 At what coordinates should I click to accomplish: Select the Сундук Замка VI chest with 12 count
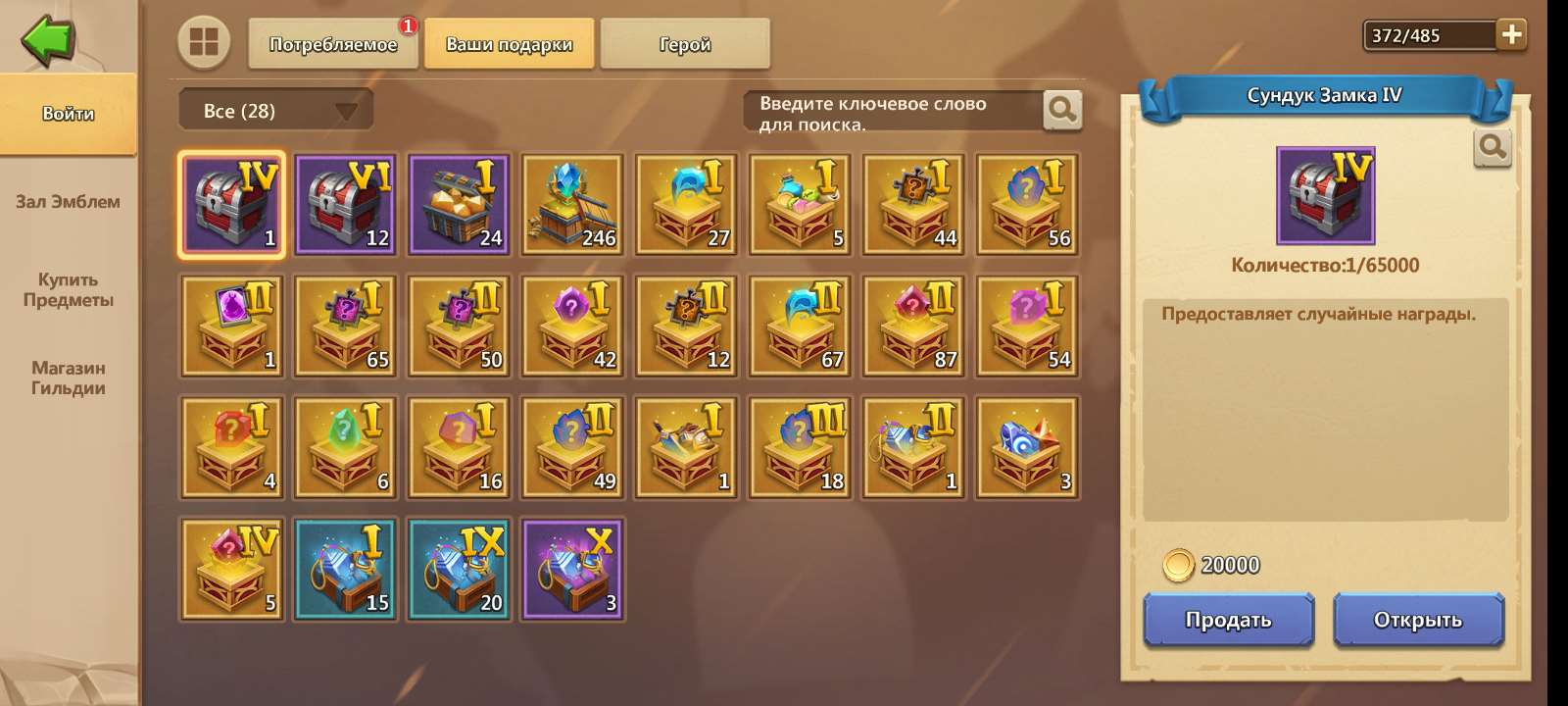[x=344, y=204]
